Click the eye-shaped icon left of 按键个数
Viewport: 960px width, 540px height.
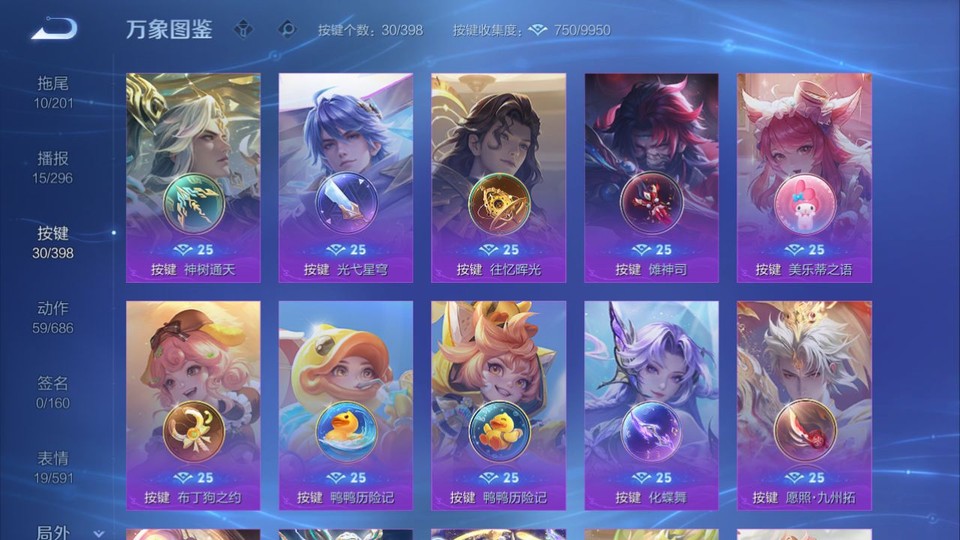click(287, 29)
